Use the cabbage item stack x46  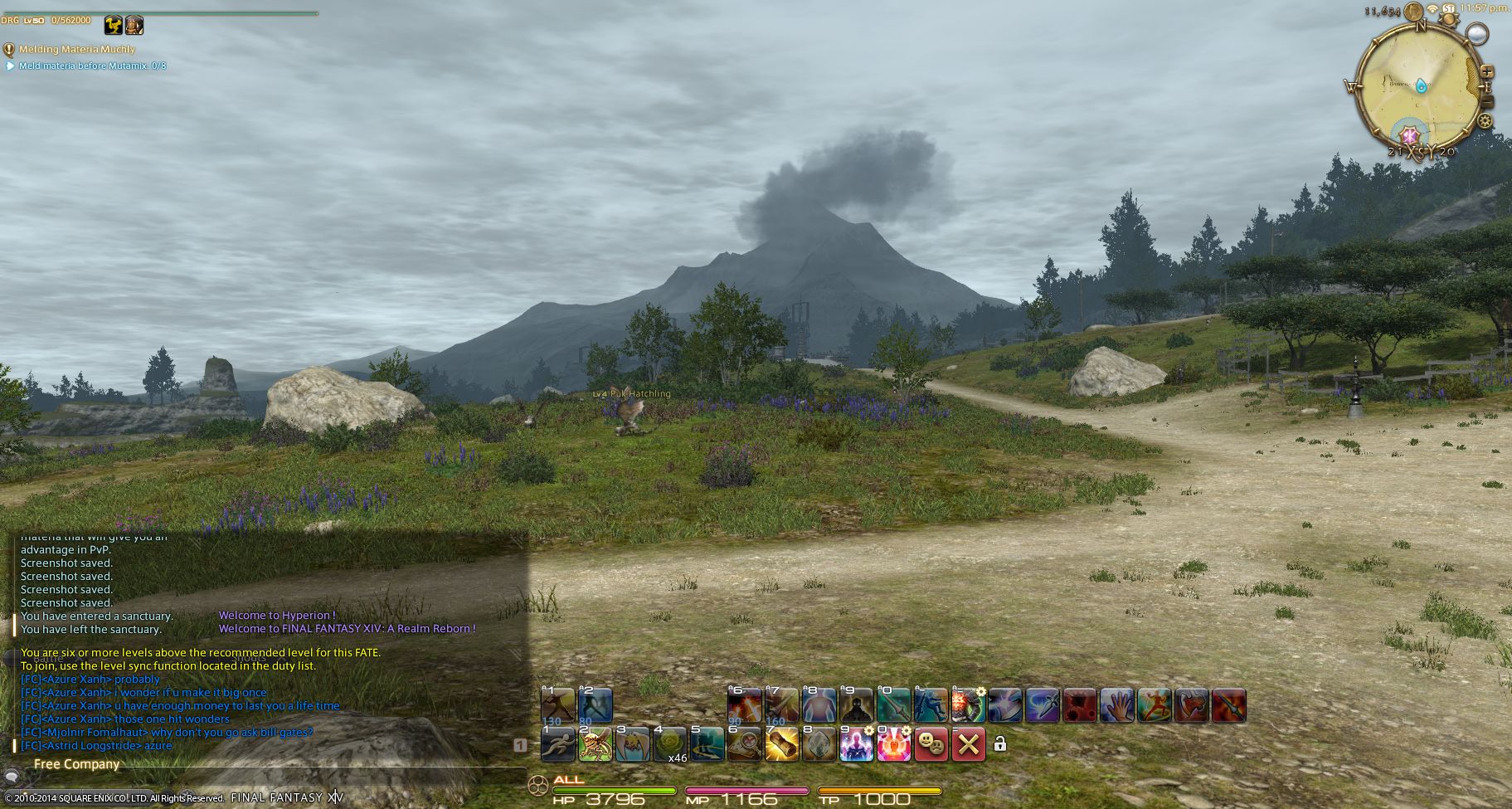click(x=670, y=744)
